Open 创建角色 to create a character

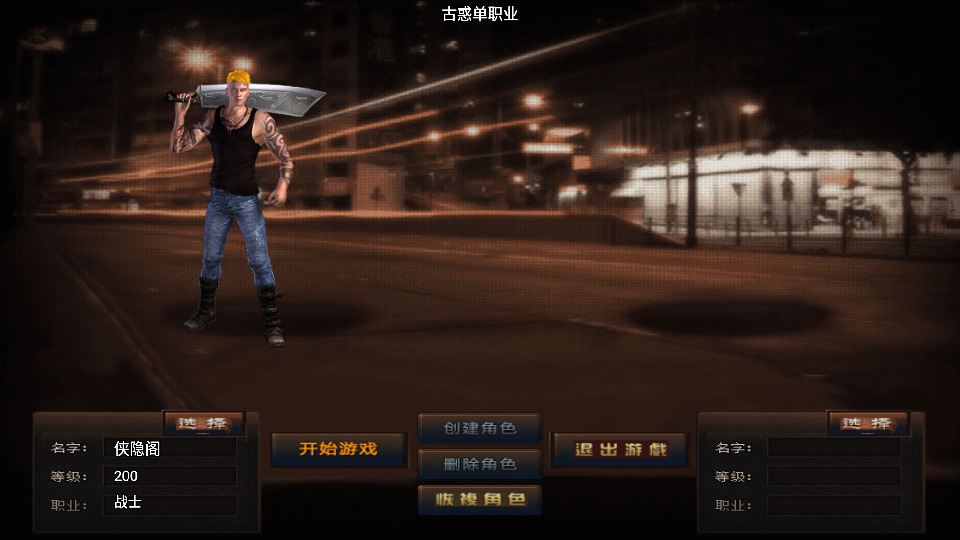coord(480,428)
